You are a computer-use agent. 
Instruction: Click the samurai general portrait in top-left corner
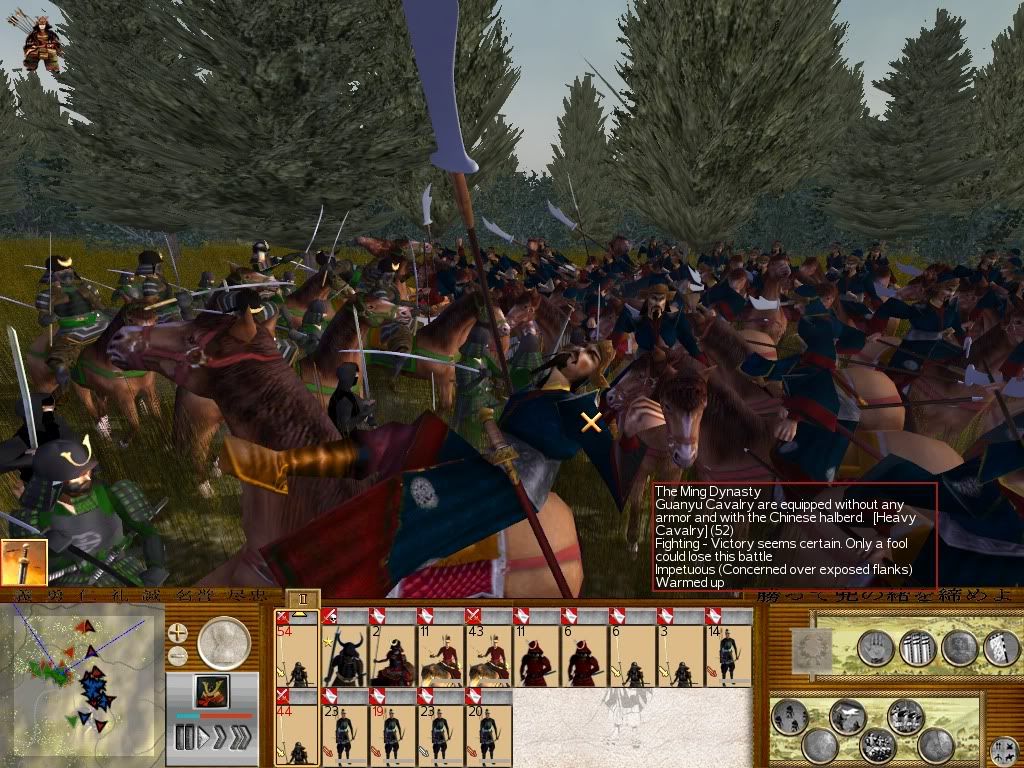(x=42, y=44)
